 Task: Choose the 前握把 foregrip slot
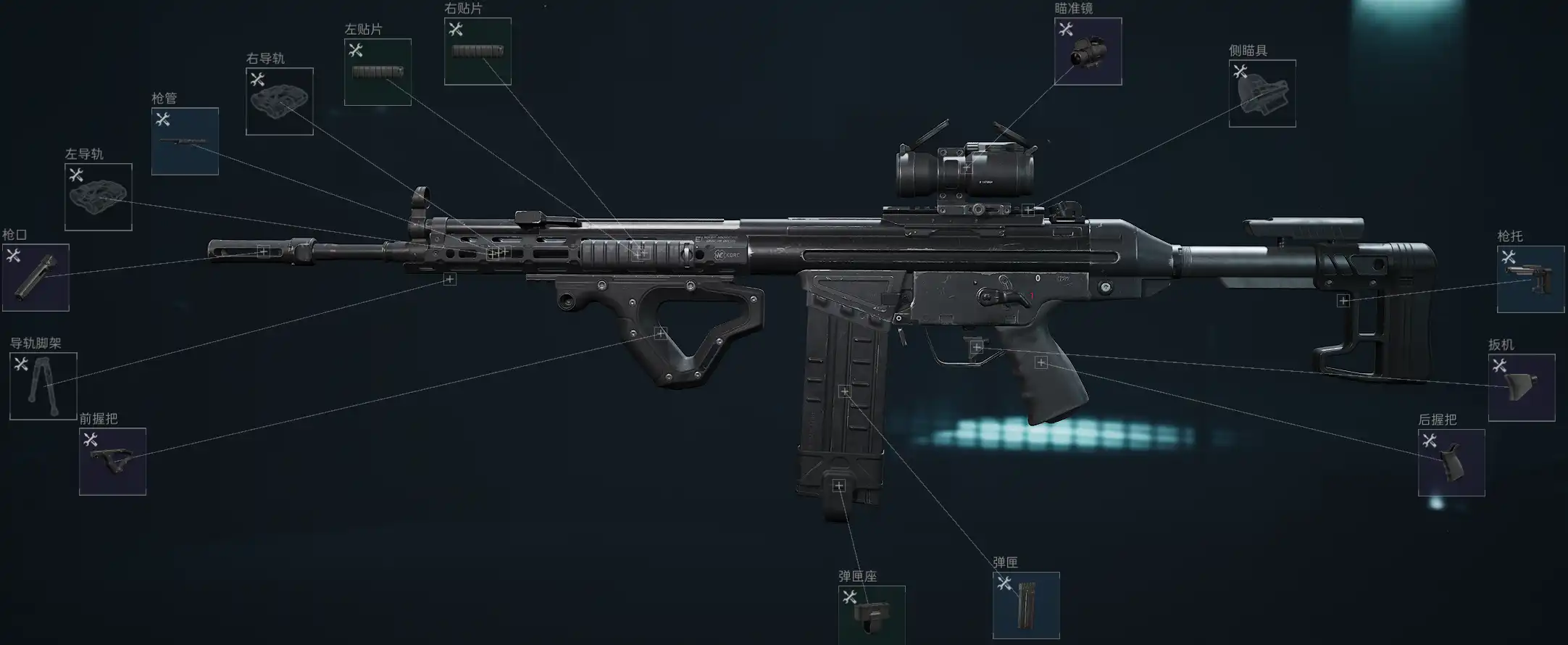click(112, 462)
